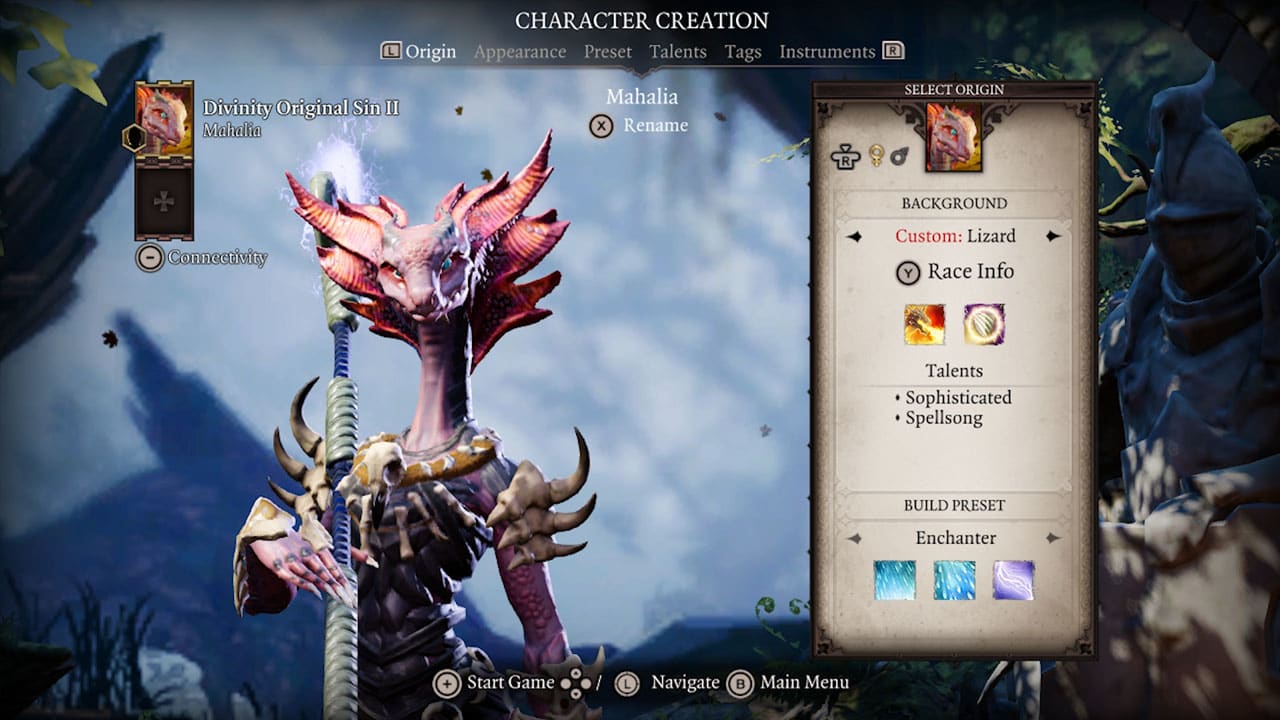Select the Rain skill icon under Build Preset
This screenshot has width=1280, height=720.
coord(953,580)
